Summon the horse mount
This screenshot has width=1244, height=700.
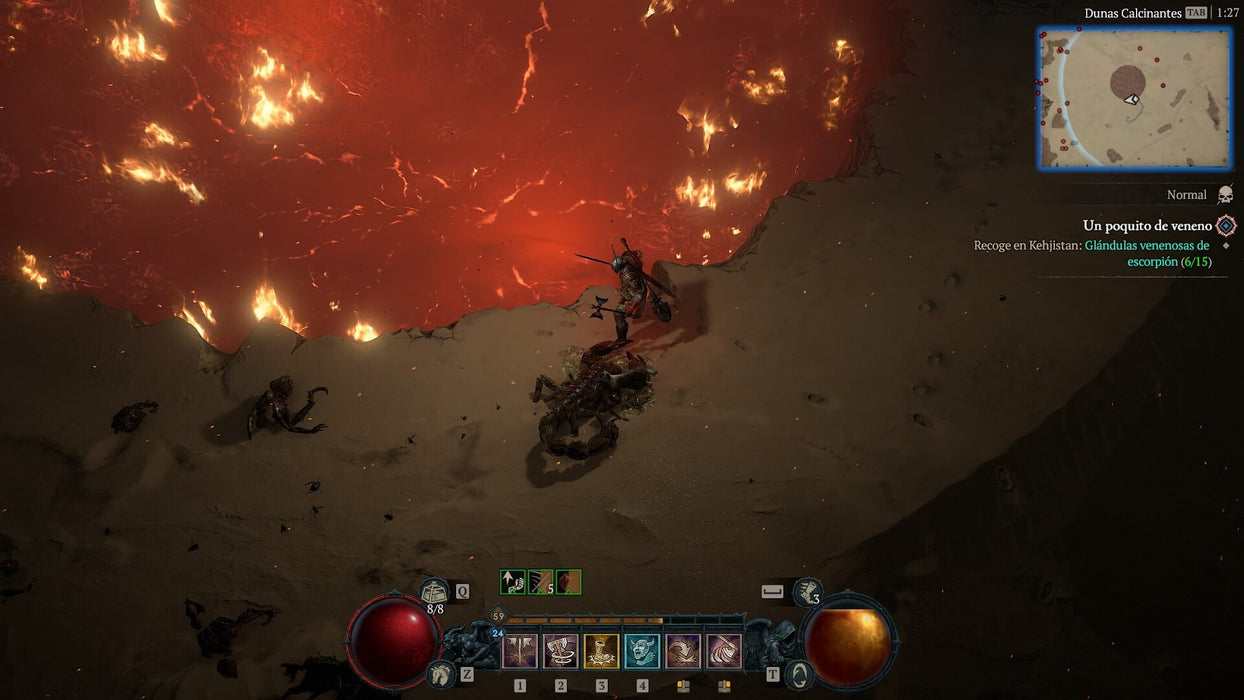438,674
